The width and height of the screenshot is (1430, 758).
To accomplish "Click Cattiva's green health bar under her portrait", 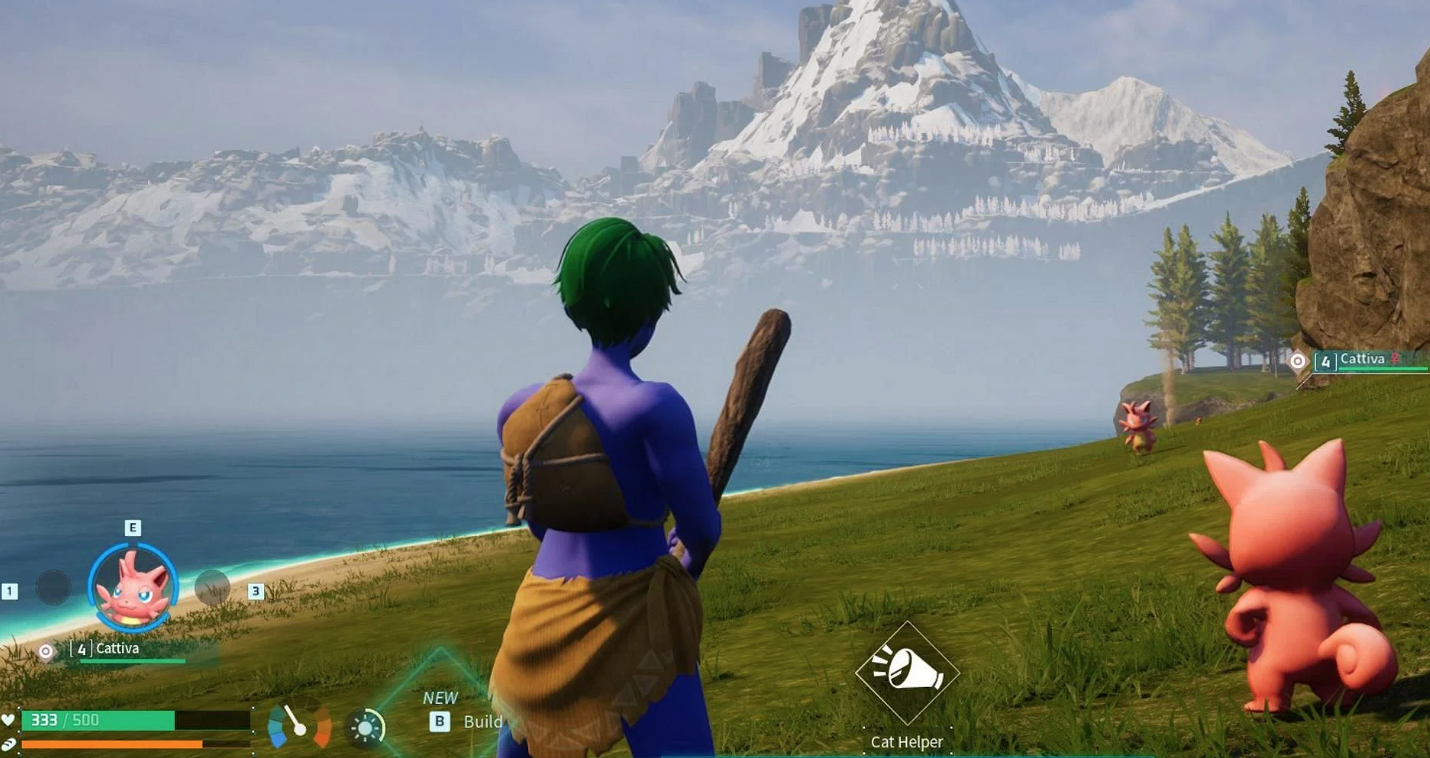I will click(133, 660).
